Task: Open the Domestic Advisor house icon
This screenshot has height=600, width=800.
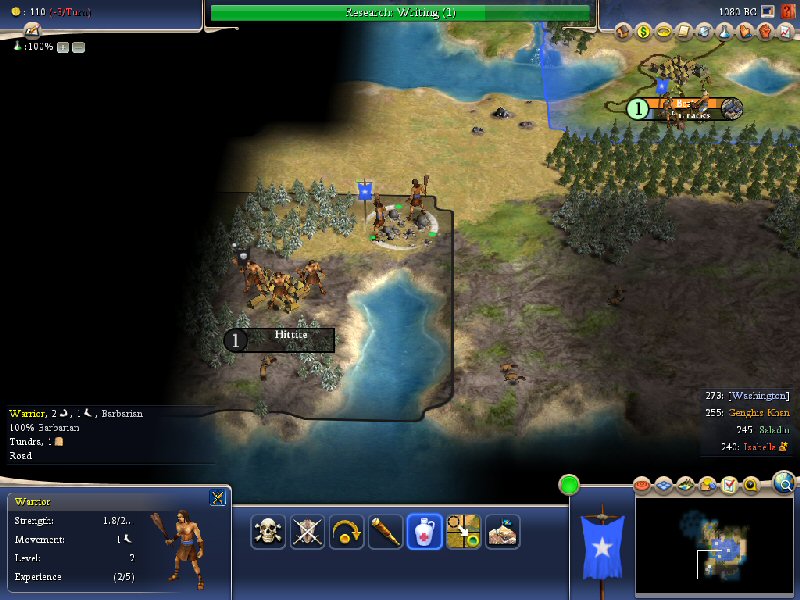Action: pos(623,31)
